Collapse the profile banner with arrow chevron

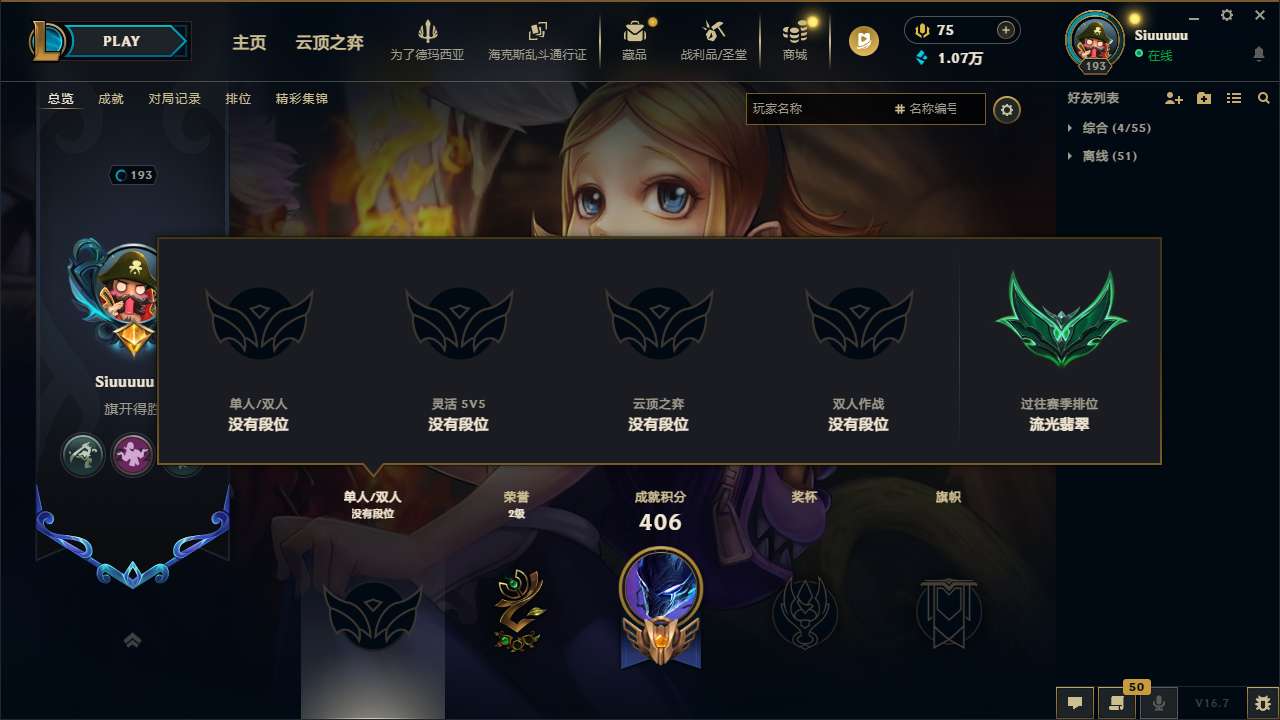point(132,639)
